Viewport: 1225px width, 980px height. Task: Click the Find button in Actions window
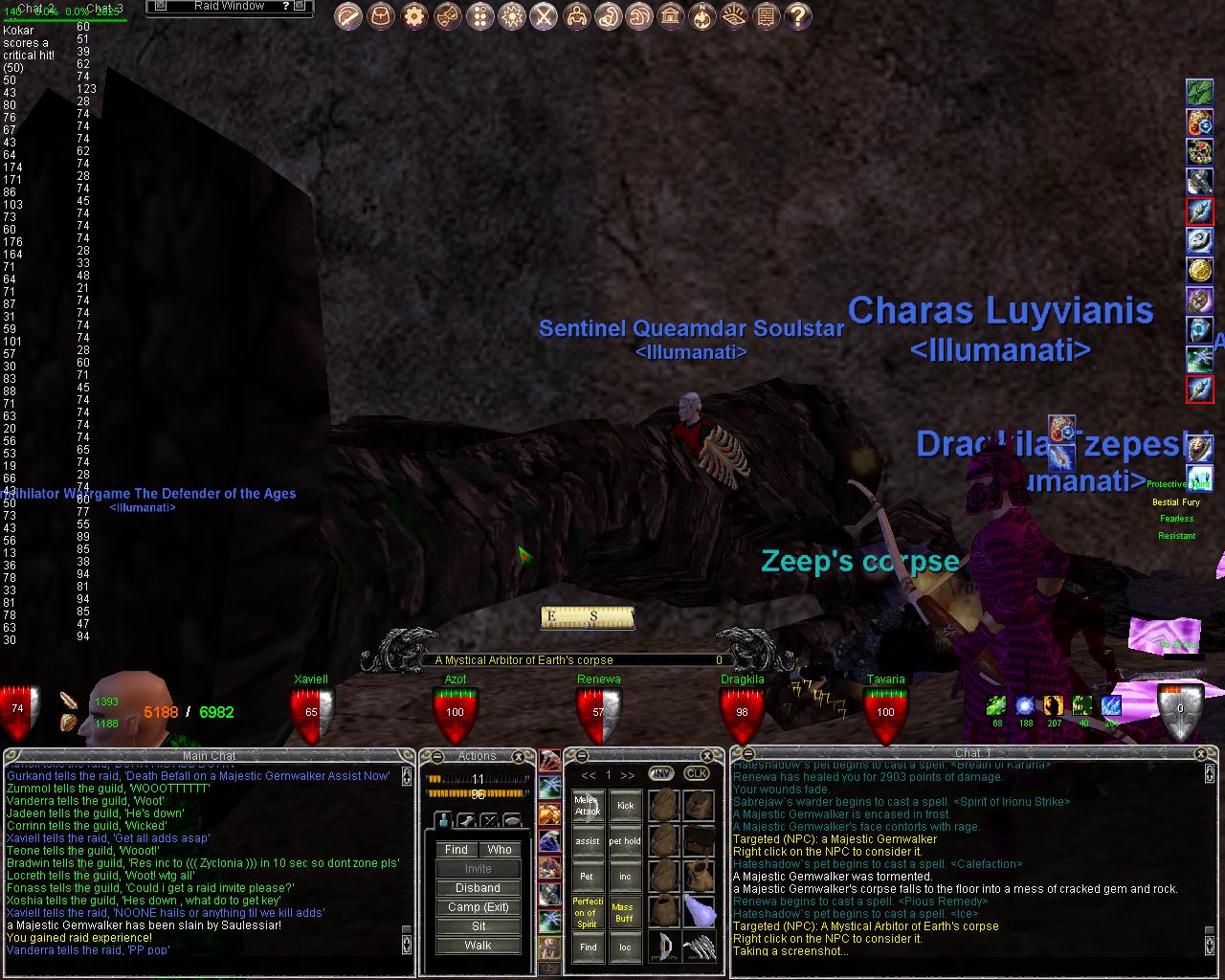tap(457, 849)
